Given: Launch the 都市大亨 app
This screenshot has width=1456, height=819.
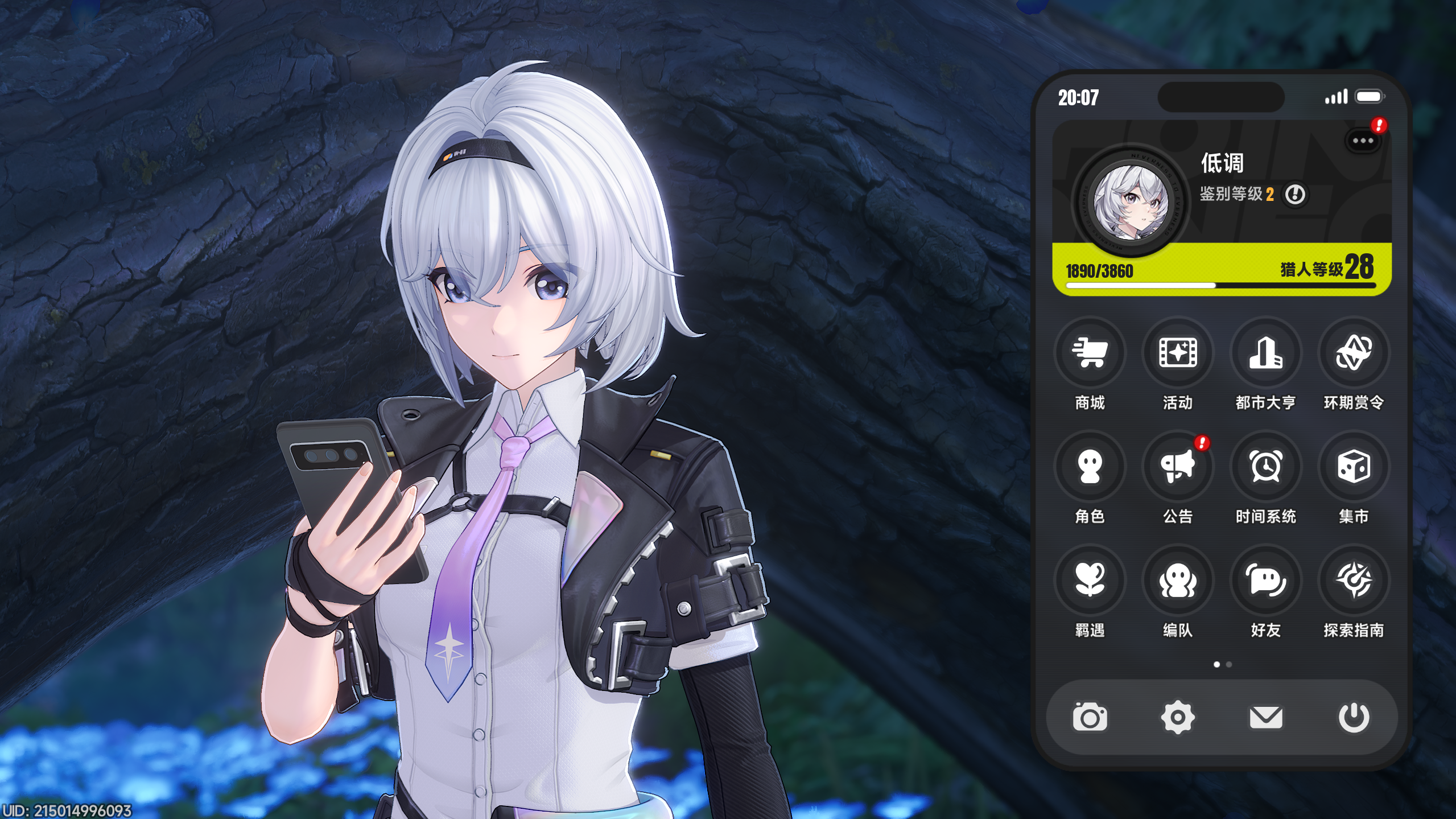Looking at the screenshot, I should pos(1265,353).
